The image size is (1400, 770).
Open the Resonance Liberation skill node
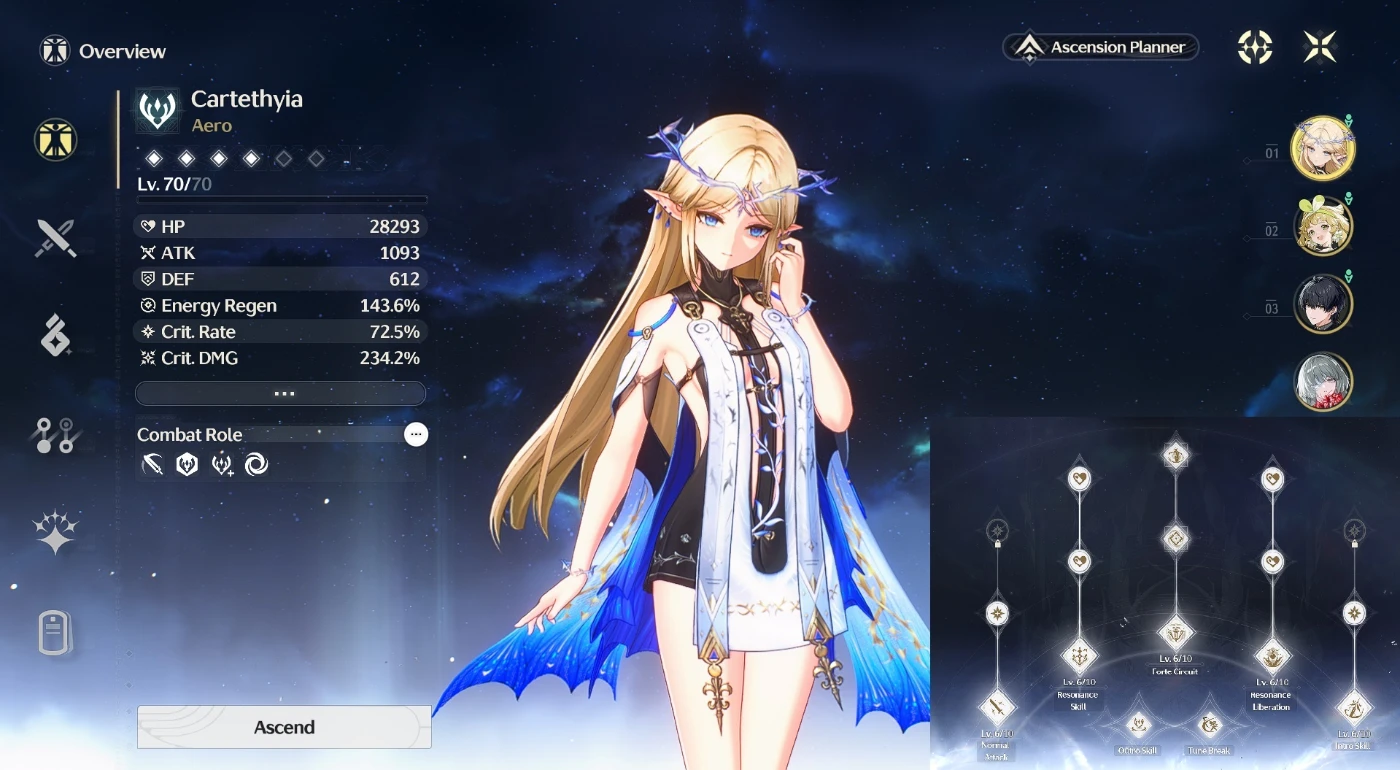coord(1272,657)
